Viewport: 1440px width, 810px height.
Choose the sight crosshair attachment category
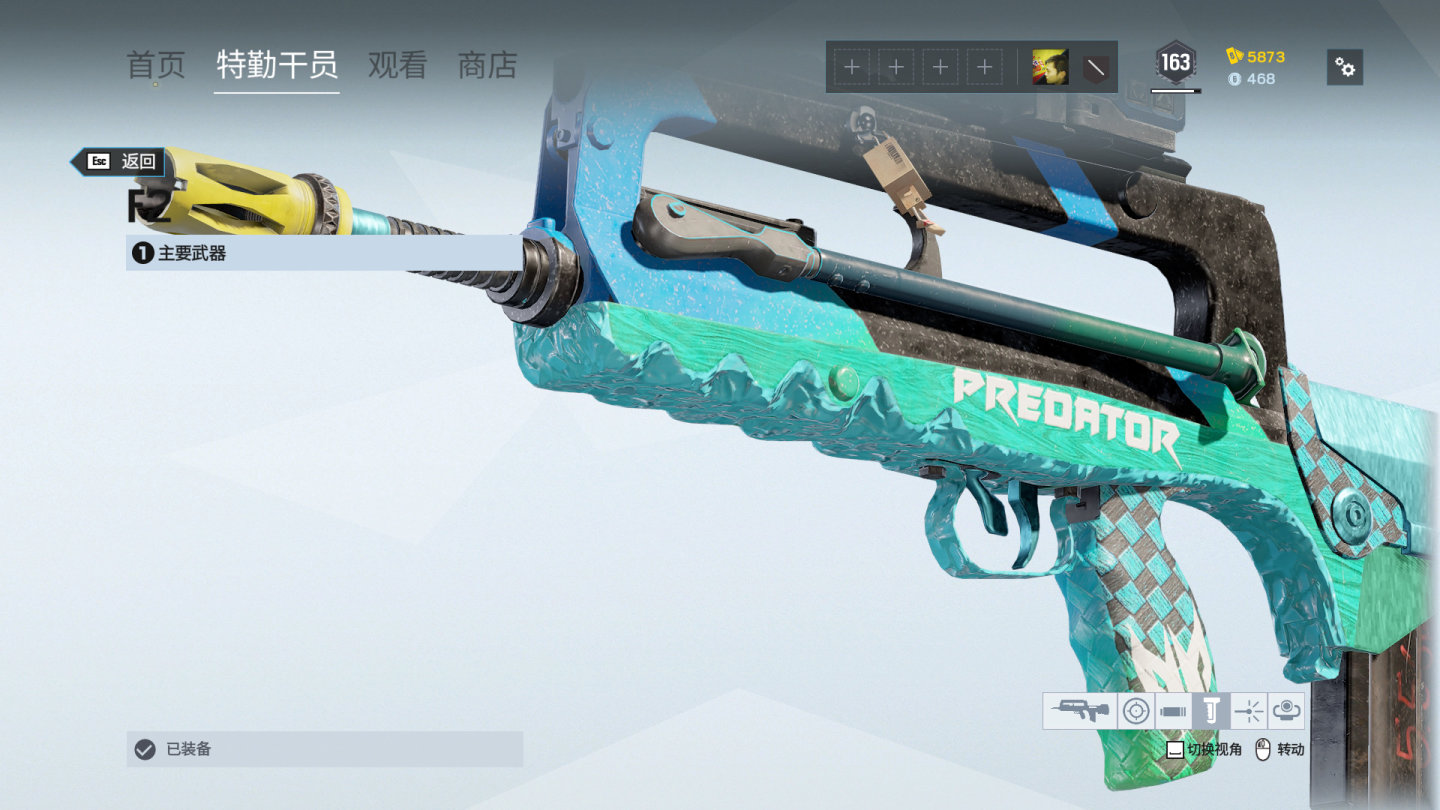click(x=1135, y=711)
